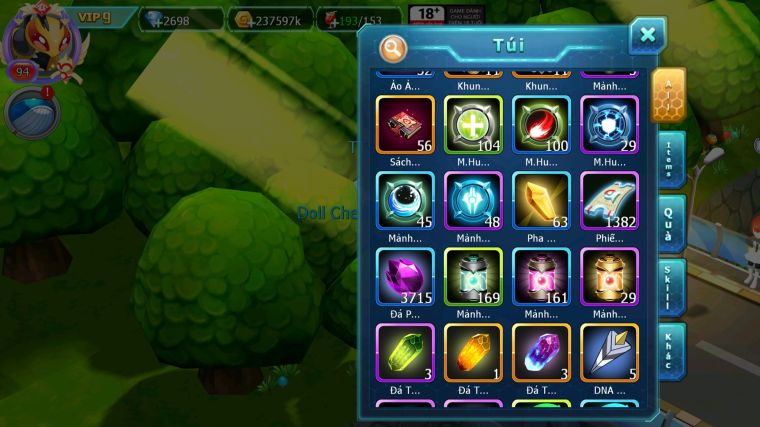The width and height of the screenshot is (760, 427).
Task: Switch to the Quà tab
Action: point(670,223)
